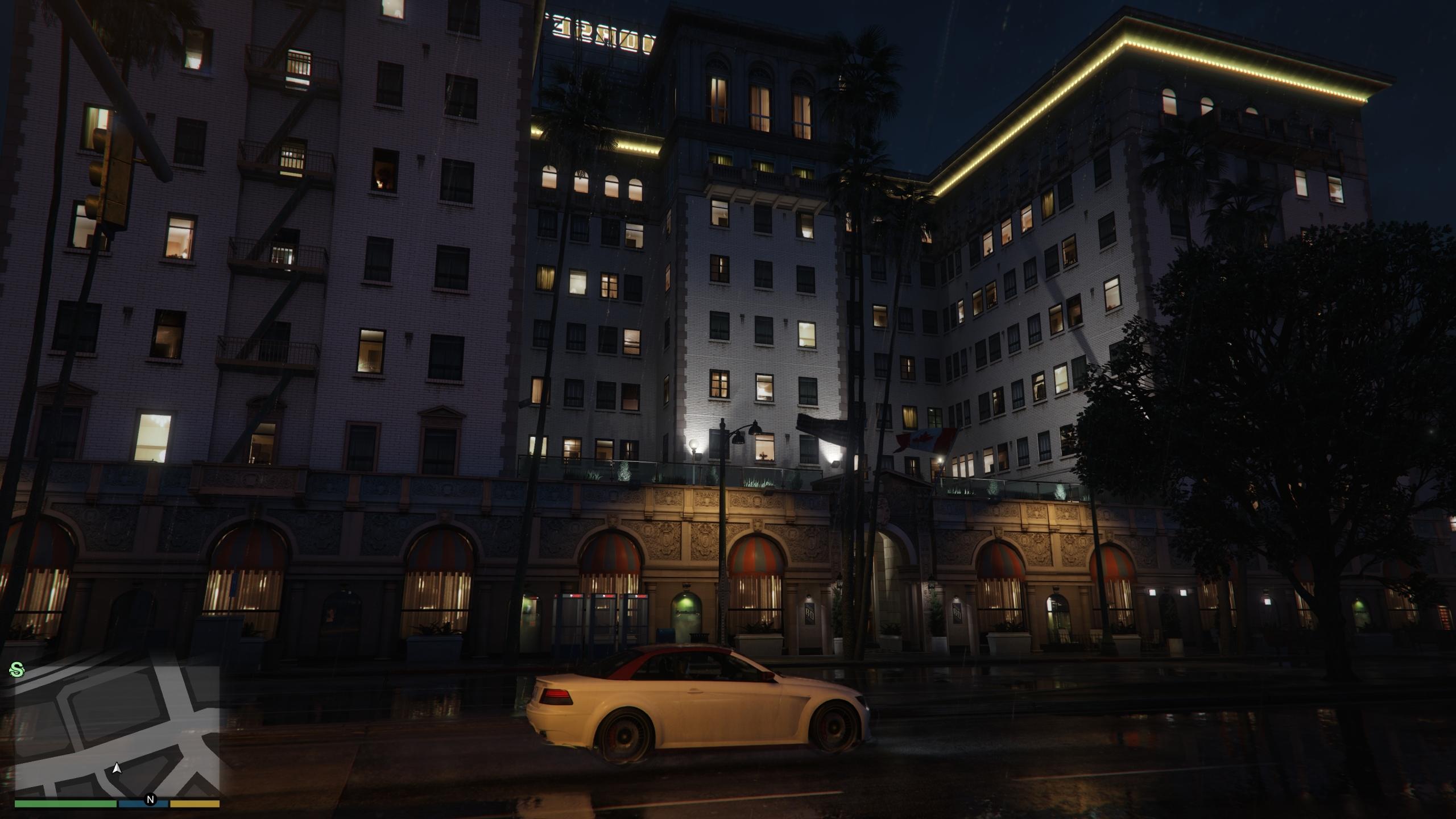
Task: Select the green S mission blip
Action: tap(17, 671)
